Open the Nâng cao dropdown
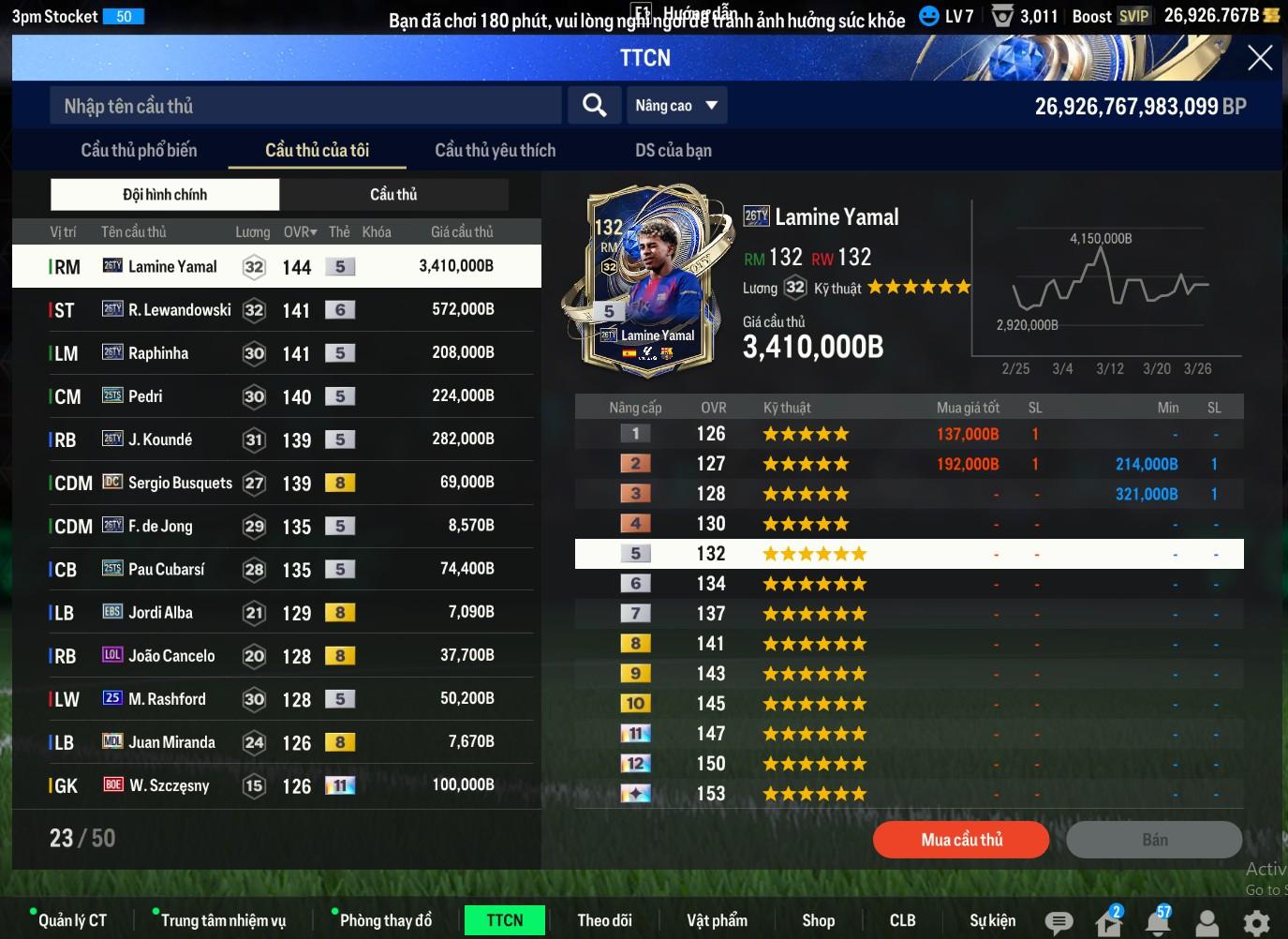The width and height of the screenshot is (1288, 939). [676, 105]
